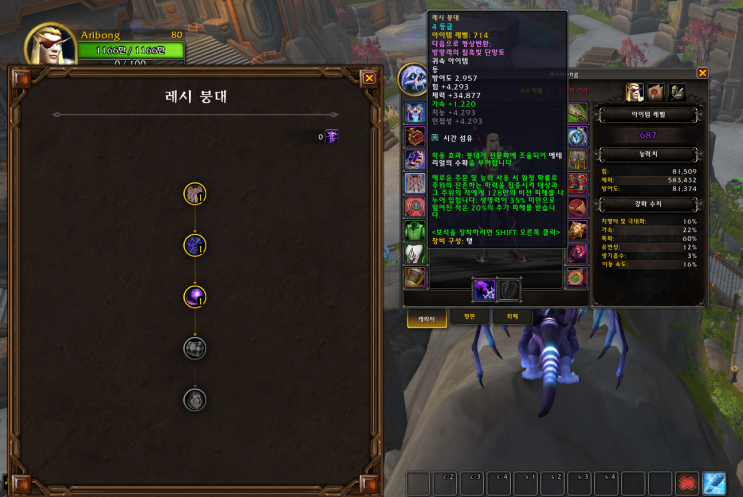The width and height of the screenshot is (743, 497).
Task: Activate the blue feather ability on action bar
Action: coord(714,484)
